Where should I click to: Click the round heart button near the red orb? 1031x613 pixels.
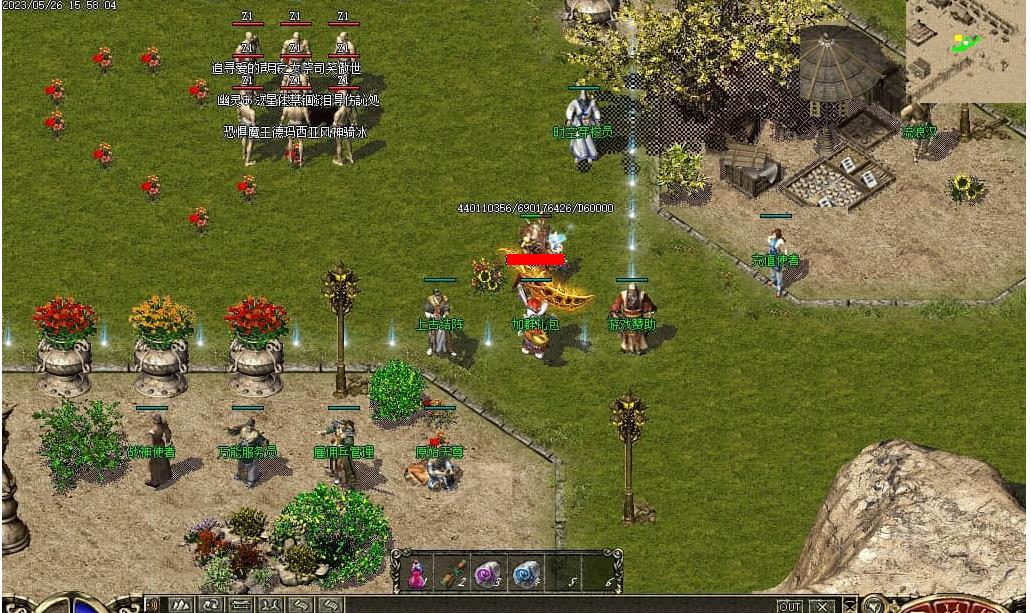click(873, 604)
